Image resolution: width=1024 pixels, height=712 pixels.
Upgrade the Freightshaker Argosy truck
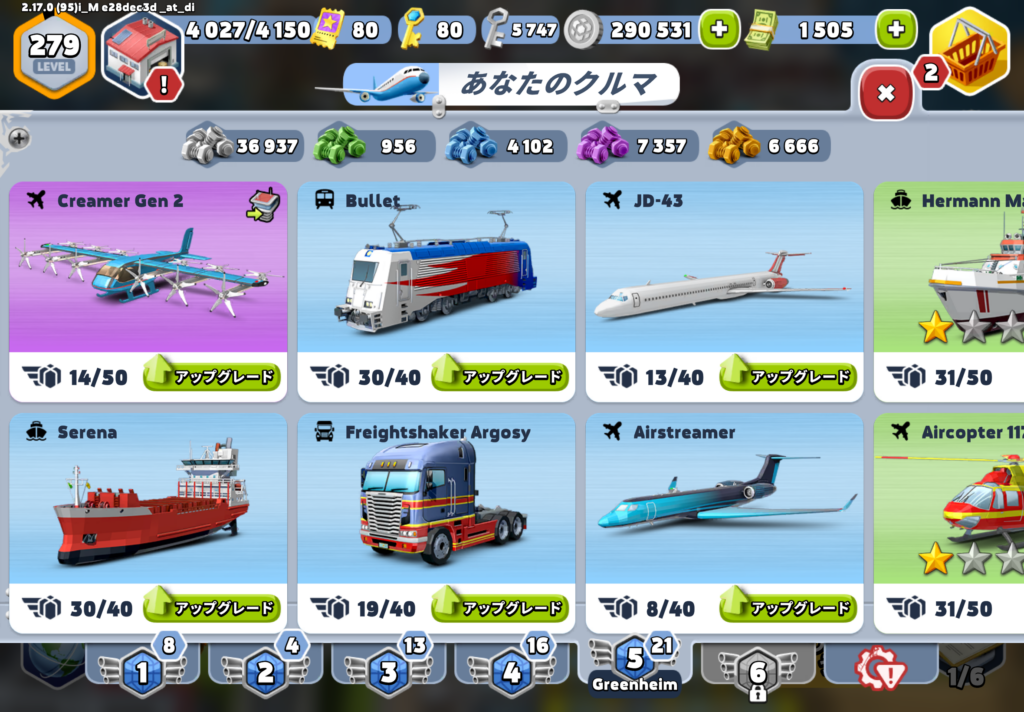(x=499, y=608)
